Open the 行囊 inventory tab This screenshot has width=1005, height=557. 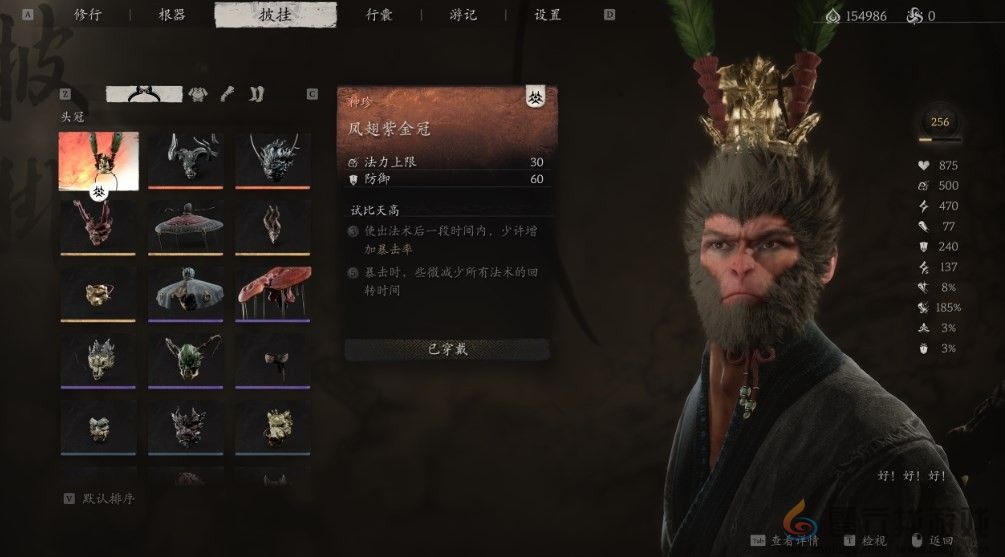click(x=378, y=15)
